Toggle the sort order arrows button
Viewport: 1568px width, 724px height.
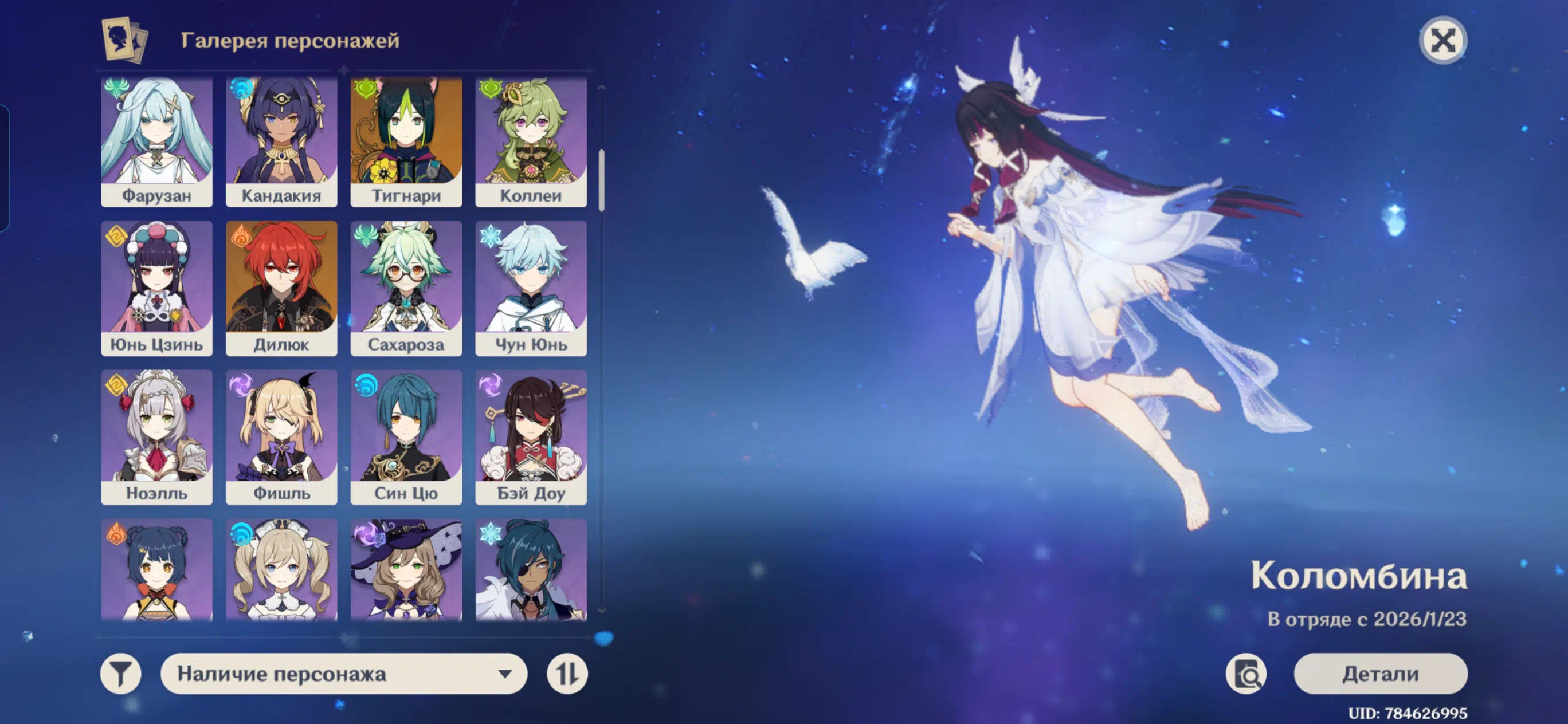[x=567, y=674]
